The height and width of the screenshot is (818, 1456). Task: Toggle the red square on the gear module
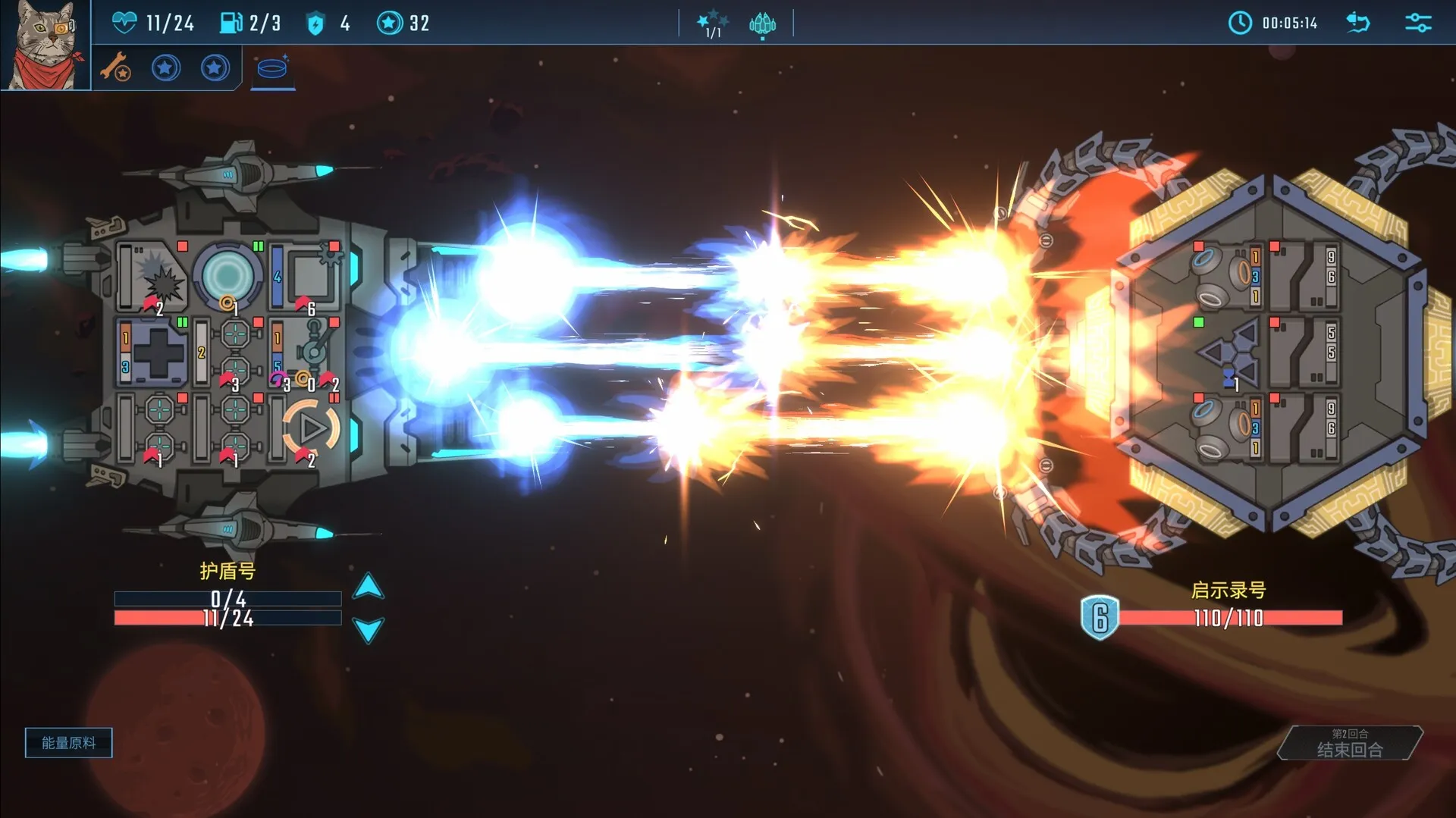click(334, 246)
